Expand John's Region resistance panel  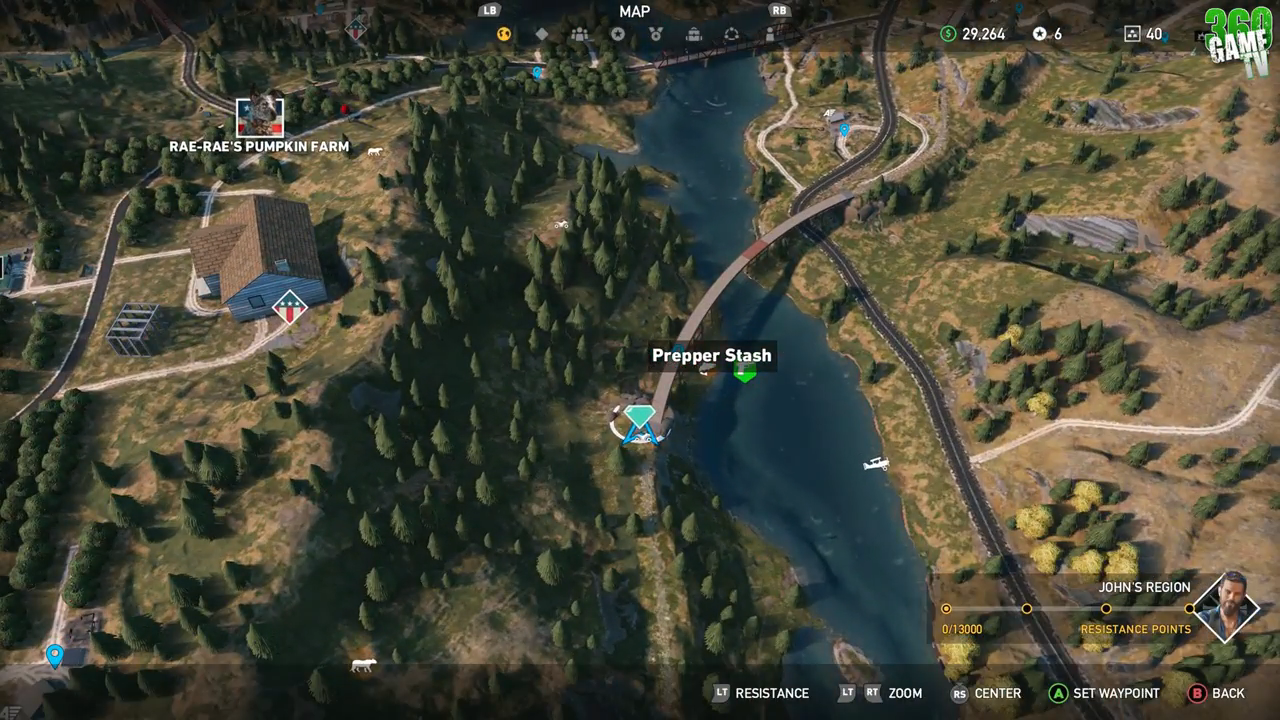(x=1144, y=588)
